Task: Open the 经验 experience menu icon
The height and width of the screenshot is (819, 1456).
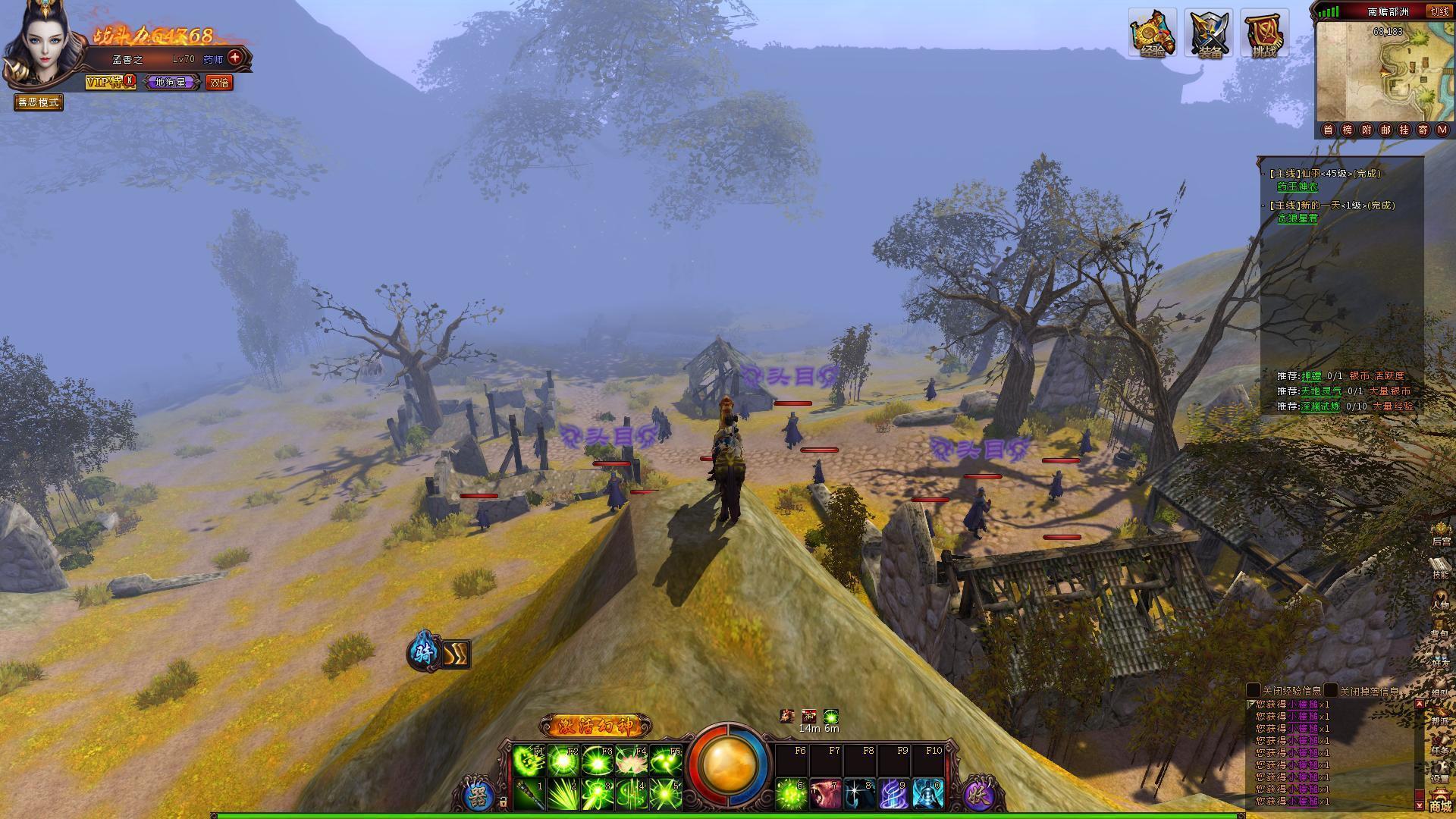Action: tap(1152, 33)
